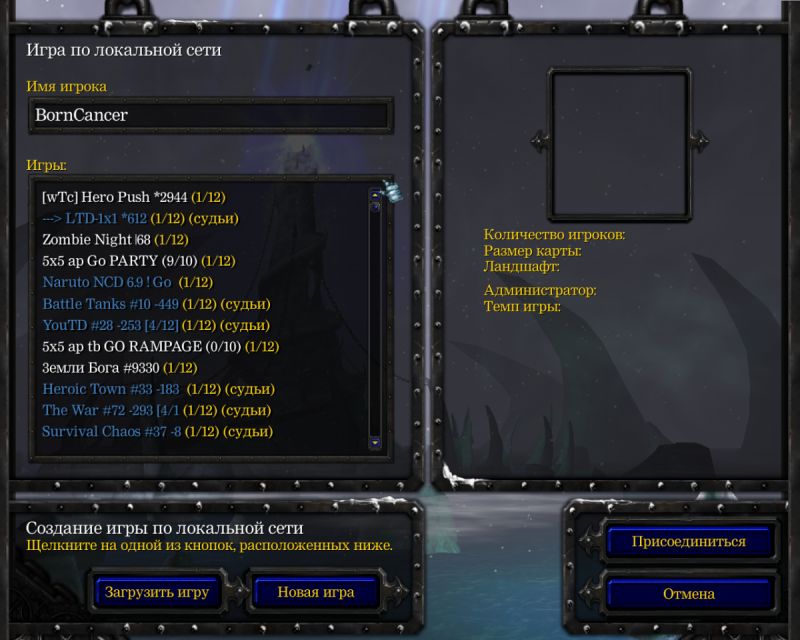Pick the 5x5 ap tb GO RAMPAGE game
The width and height of the screenshot is (800, 640).
160,347
